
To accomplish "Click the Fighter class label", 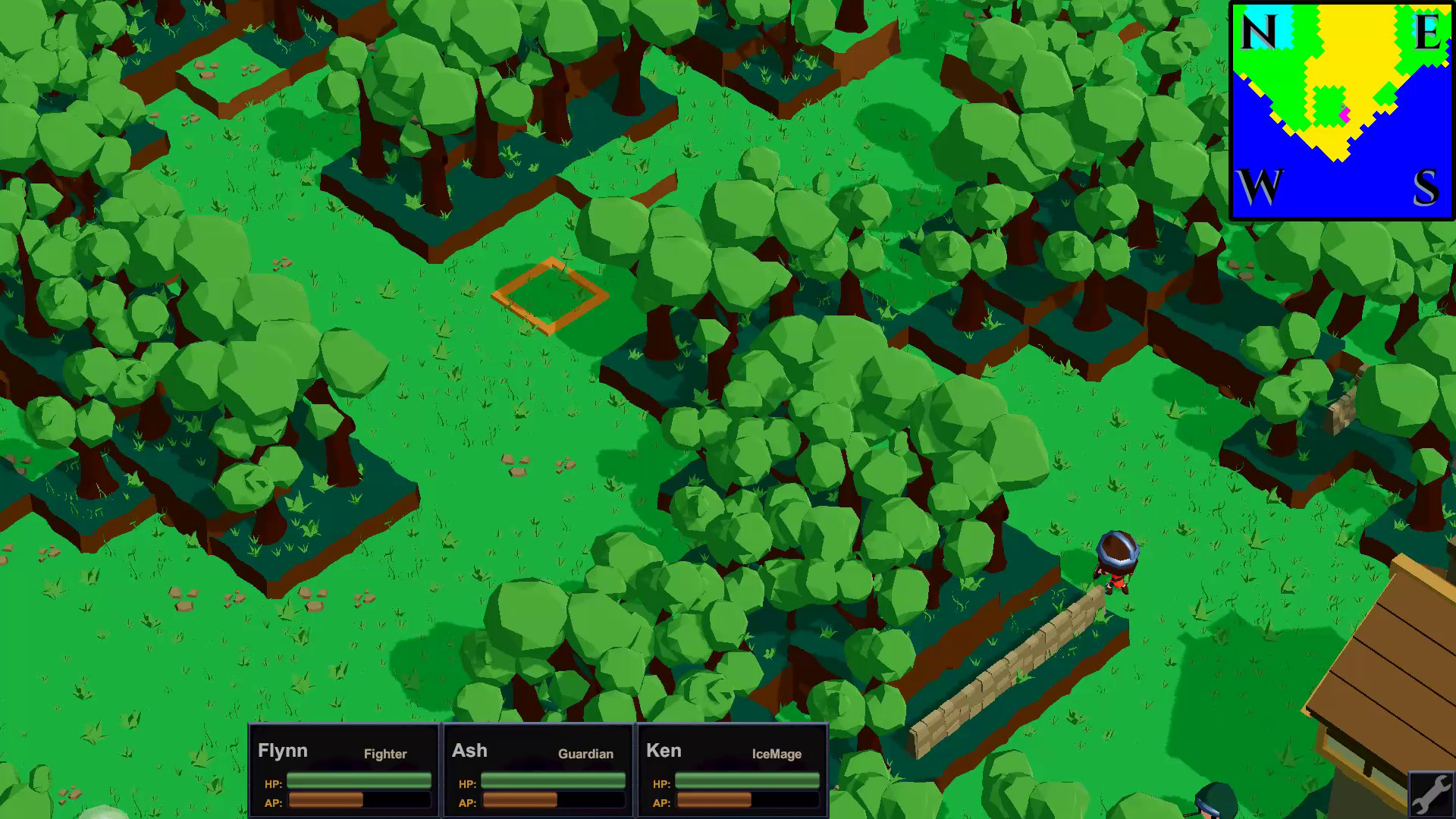I will (x=385, y=754).
